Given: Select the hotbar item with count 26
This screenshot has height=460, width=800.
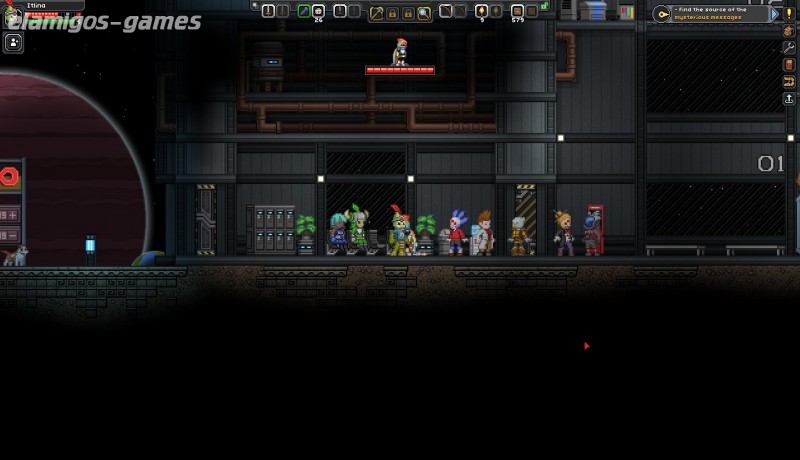Looking at the screenshot, I should click(x=319, y=12).
